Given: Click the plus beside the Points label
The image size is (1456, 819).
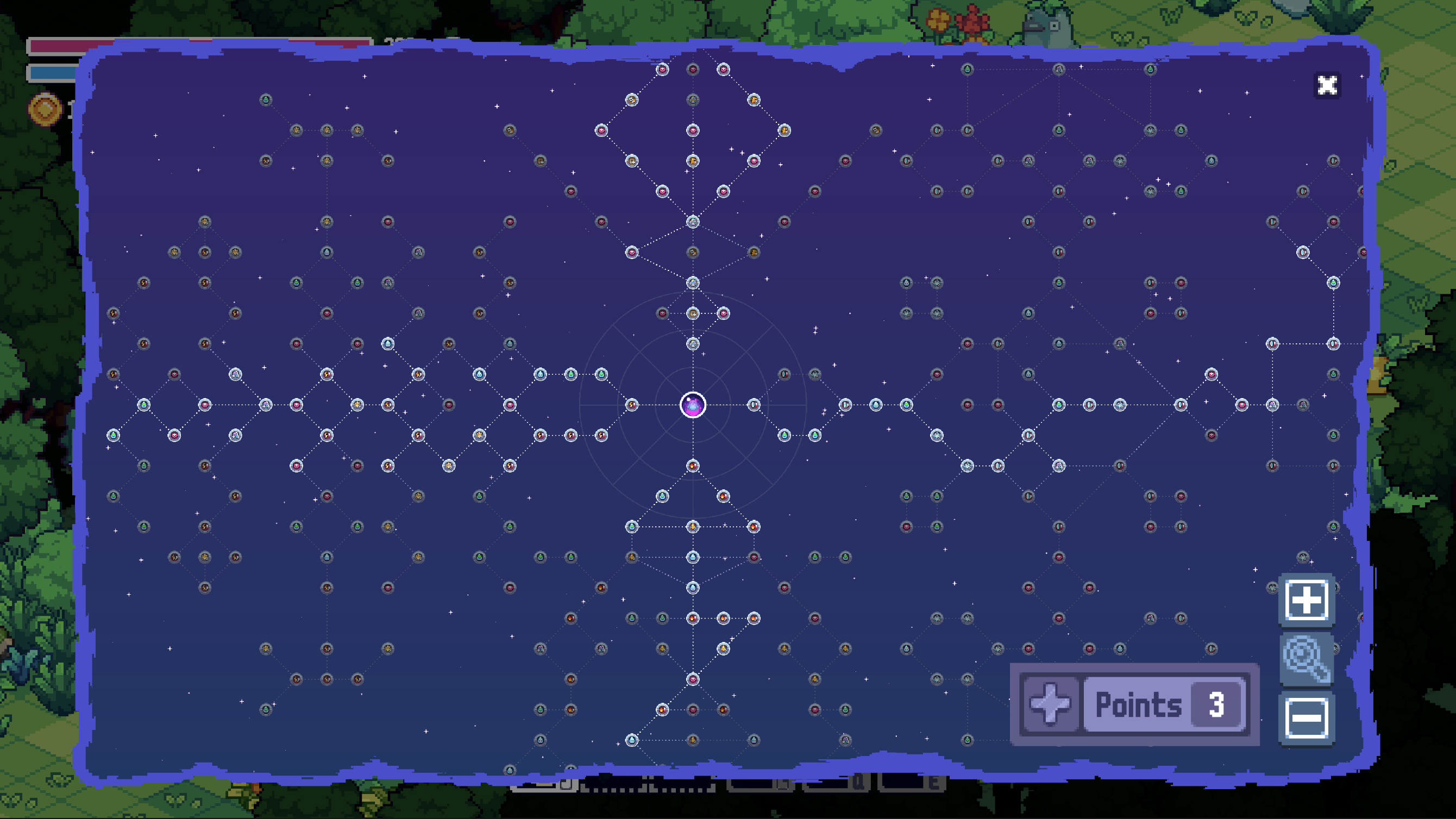Looking at the screenshot, I should [1050, 704].
